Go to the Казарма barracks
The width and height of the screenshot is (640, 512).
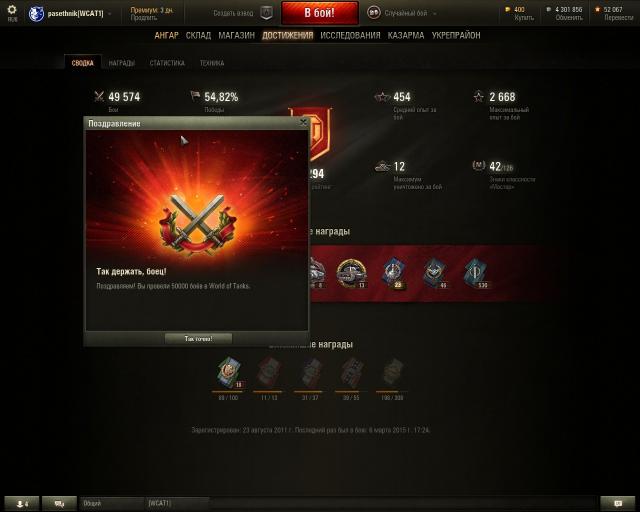[406, 35]
